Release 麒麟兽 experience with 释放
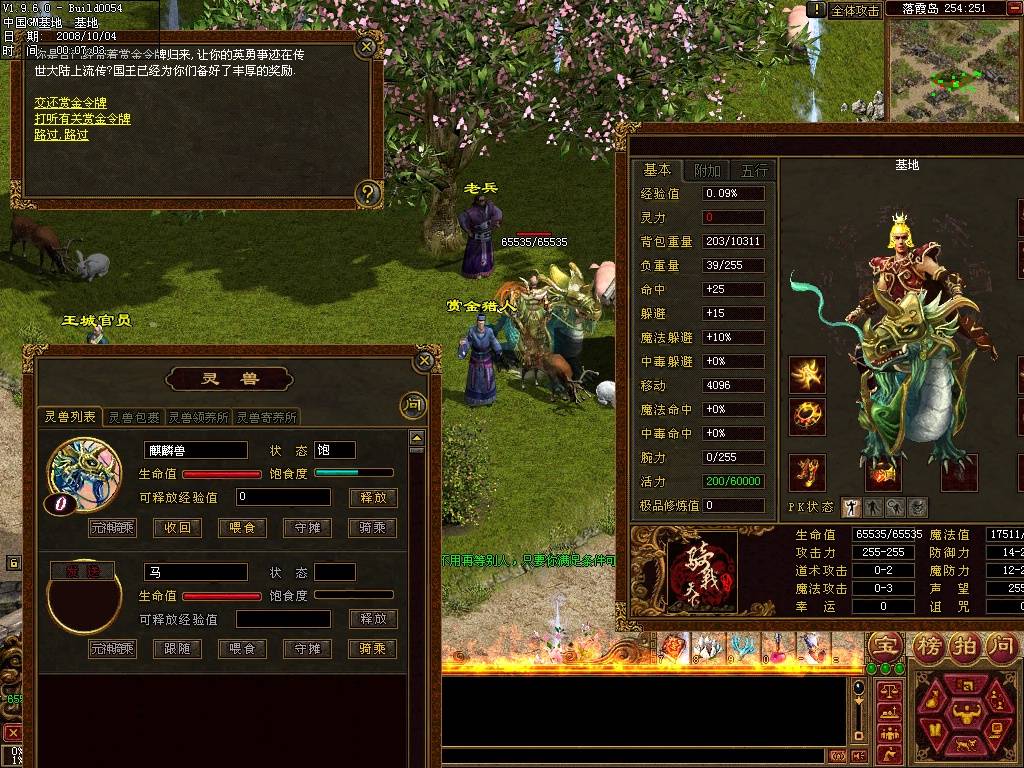The image size is (1024, 768). (x=372, y=497)
